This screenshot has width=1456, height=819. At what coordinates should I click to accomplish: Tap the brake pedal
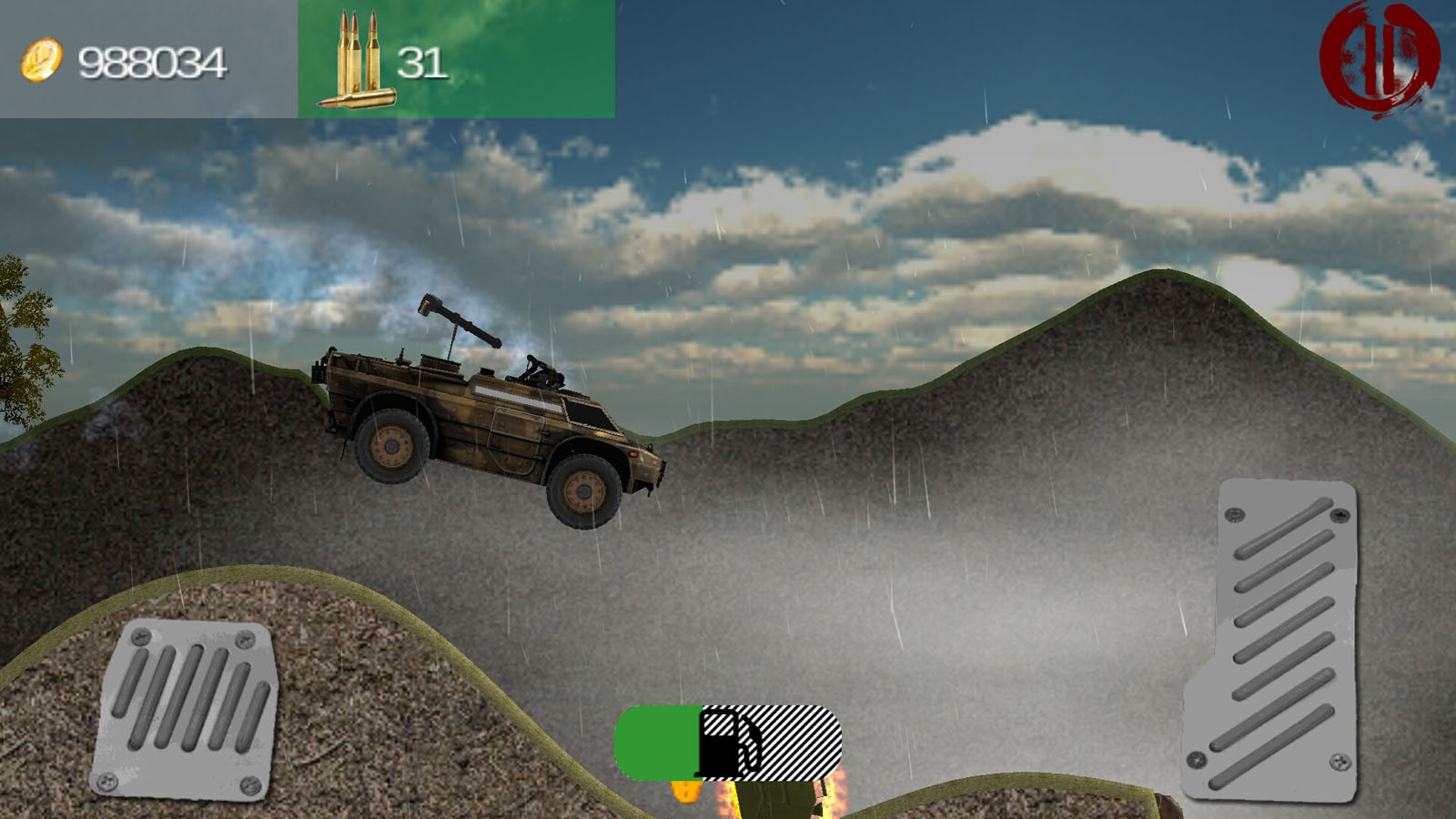(185, 709)
